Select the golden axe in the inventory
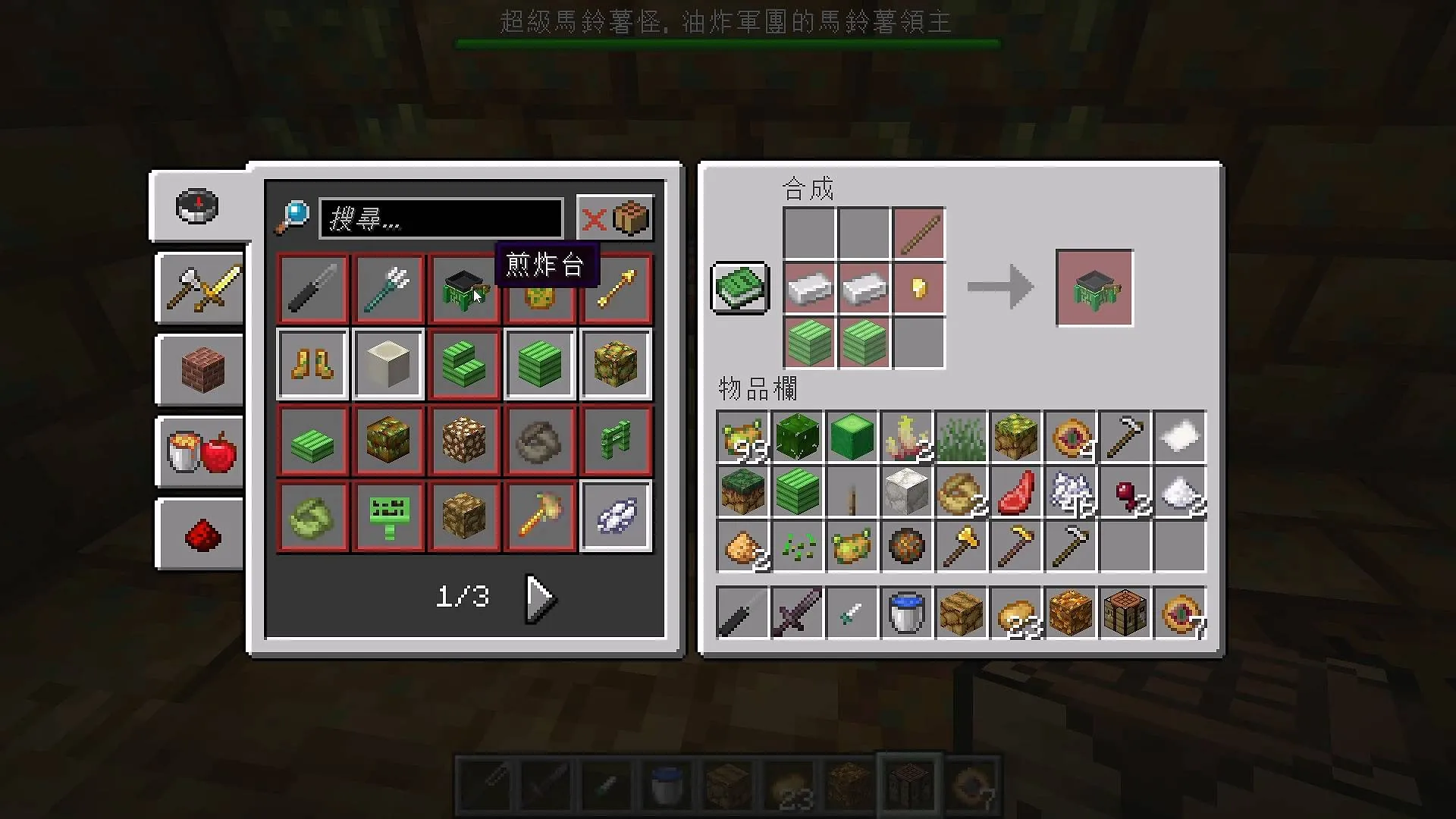 961,546
